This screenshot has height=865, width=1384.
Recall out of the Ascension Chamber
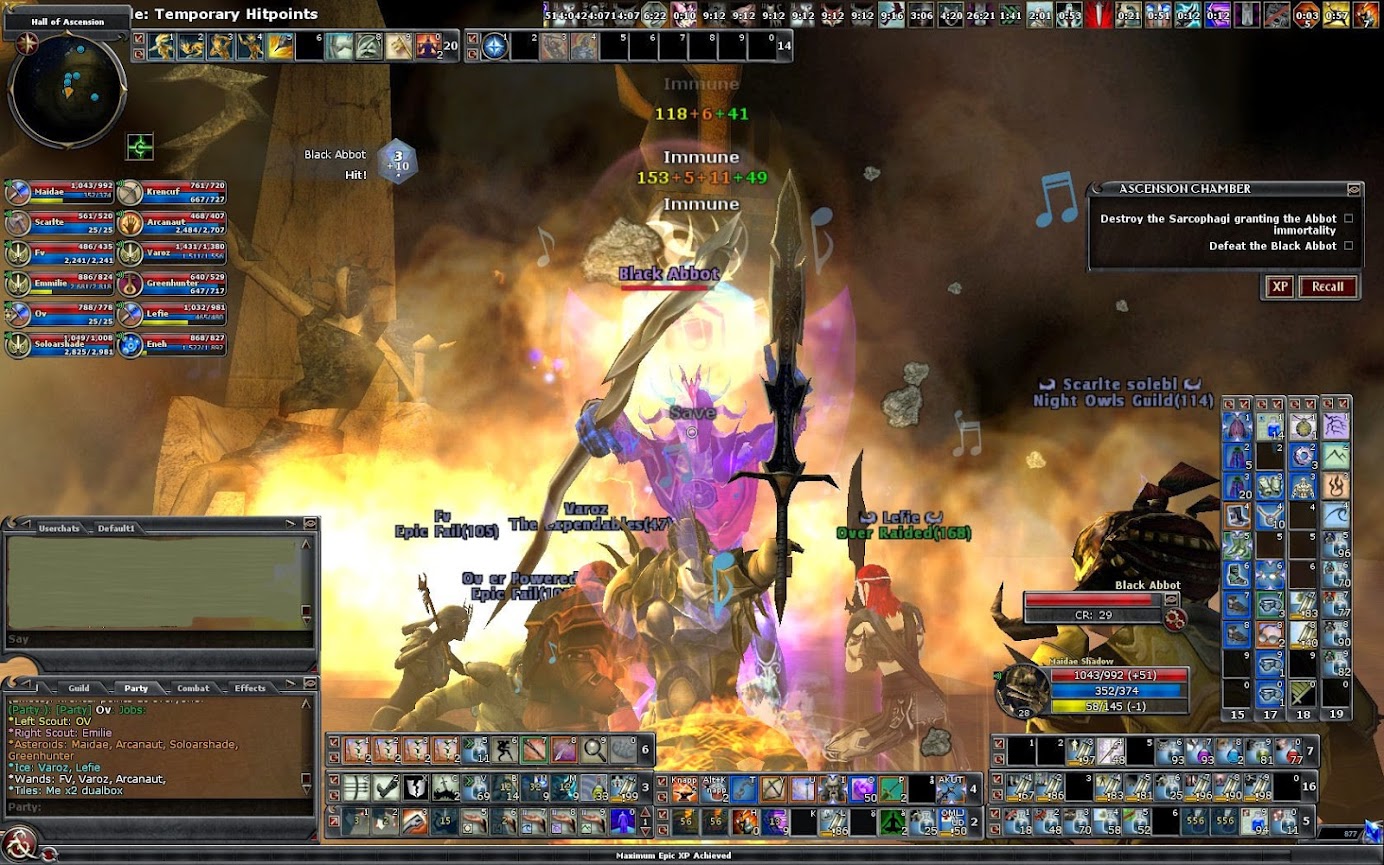pos(1327,287)
